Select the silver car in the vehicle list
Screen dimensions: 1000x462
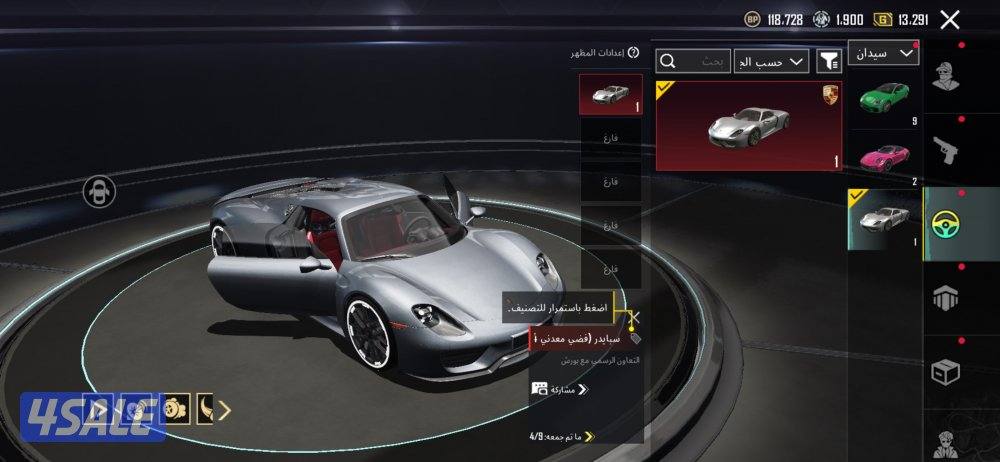(883, 219)
